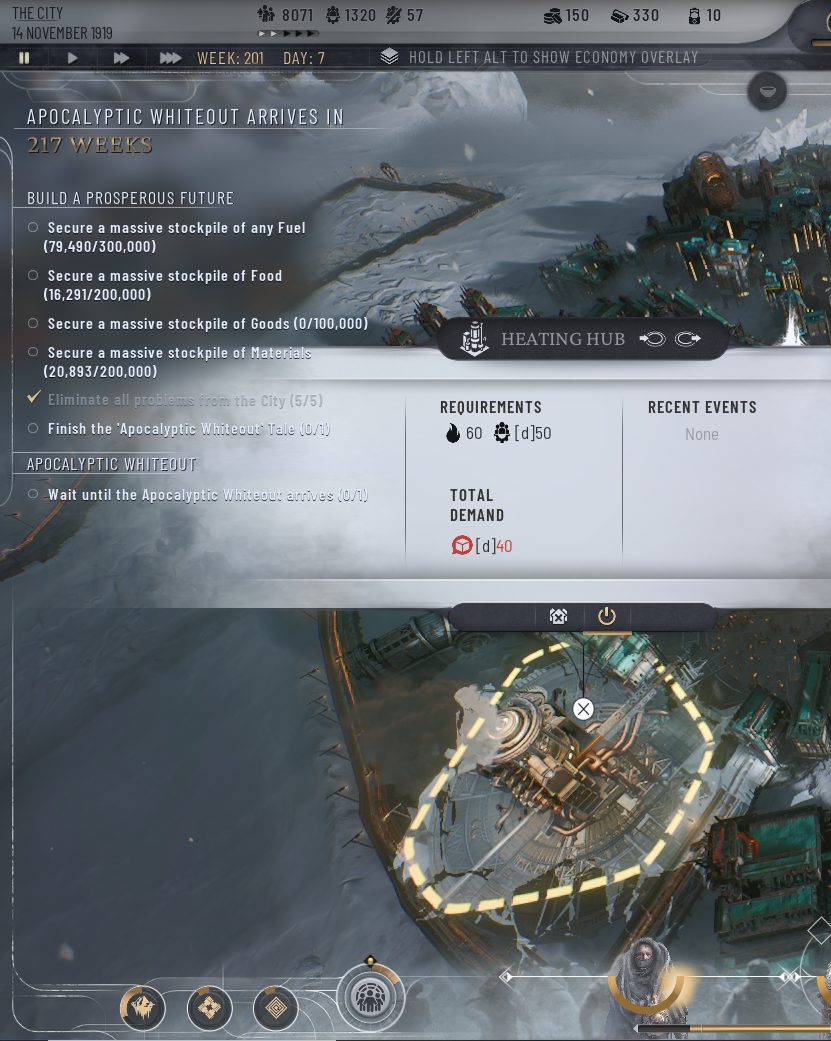Set game speed to normal play
Screen dimensions: 831x1041
72,58
